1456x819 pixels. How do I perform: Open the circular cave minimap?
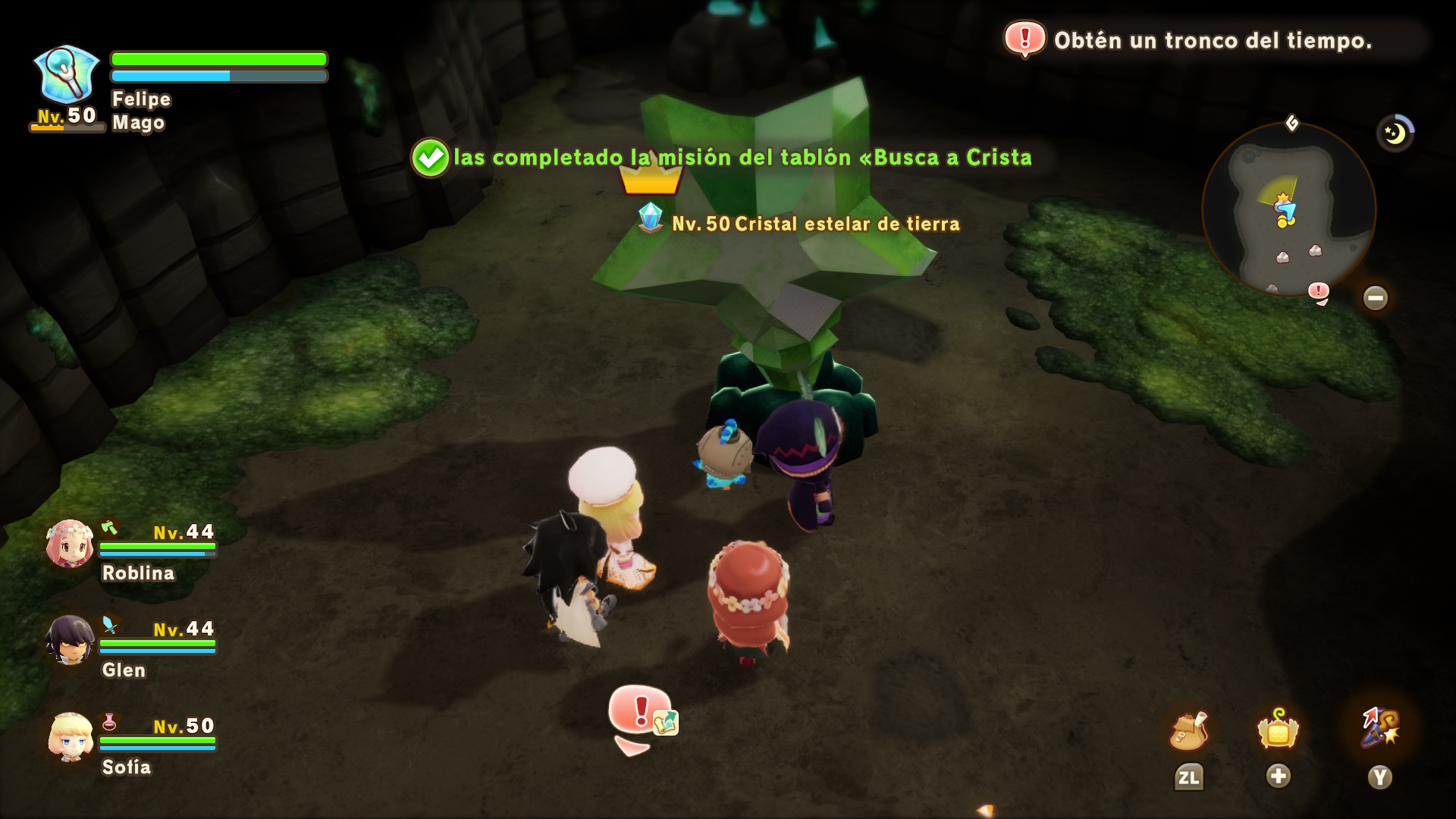pos(1288,210)
